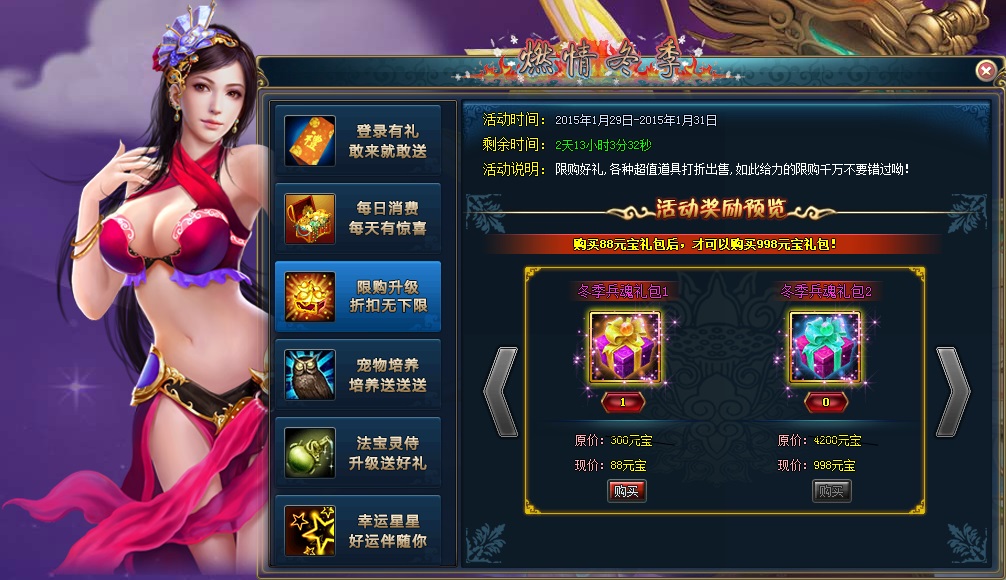Open the 登录有礼 login reward tab
This screenshot has width=1006, height=580.
[x=358, y=141]
